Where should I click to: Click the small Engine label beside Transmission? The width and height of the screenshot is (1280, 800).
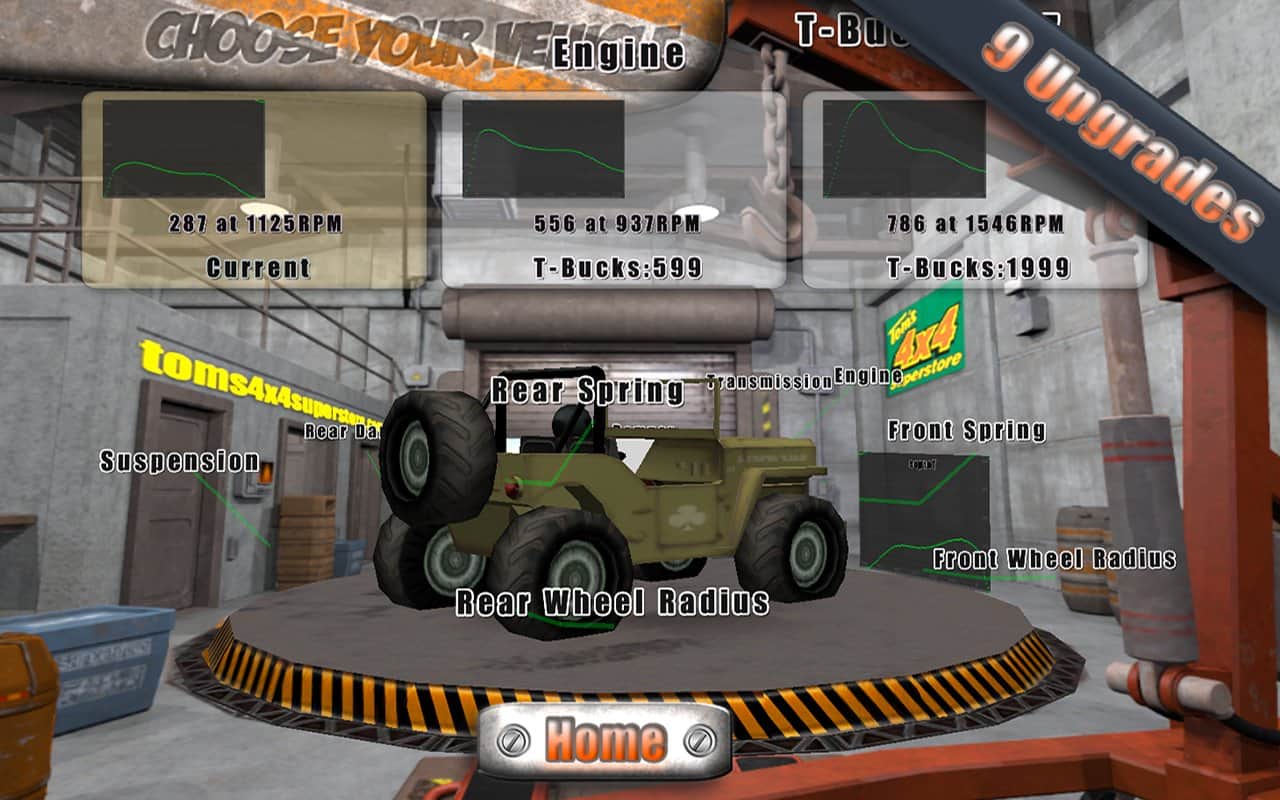861,376
